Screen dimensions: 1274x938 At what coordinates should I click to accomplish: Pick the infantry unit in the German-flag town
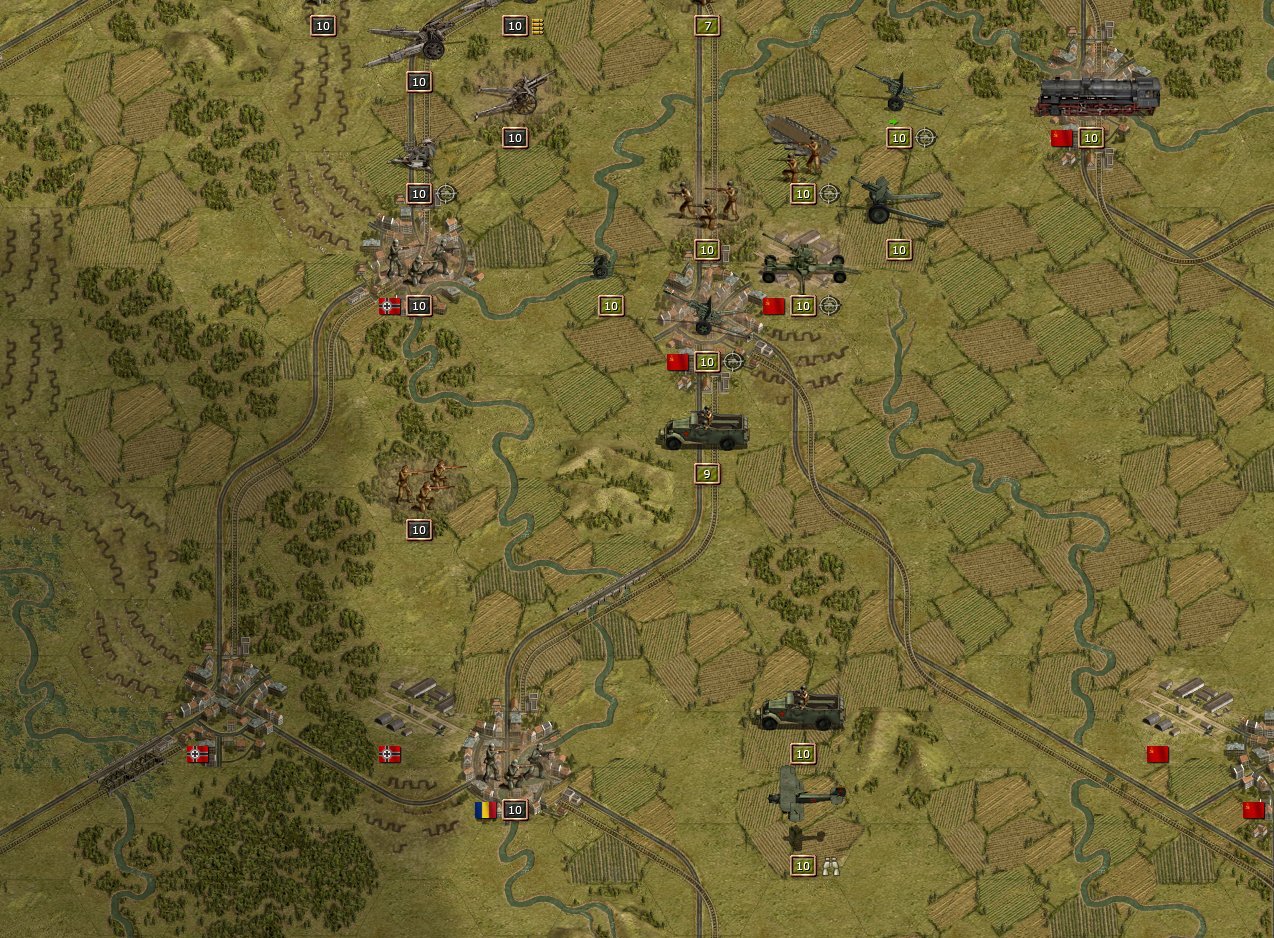coord(417,261)
